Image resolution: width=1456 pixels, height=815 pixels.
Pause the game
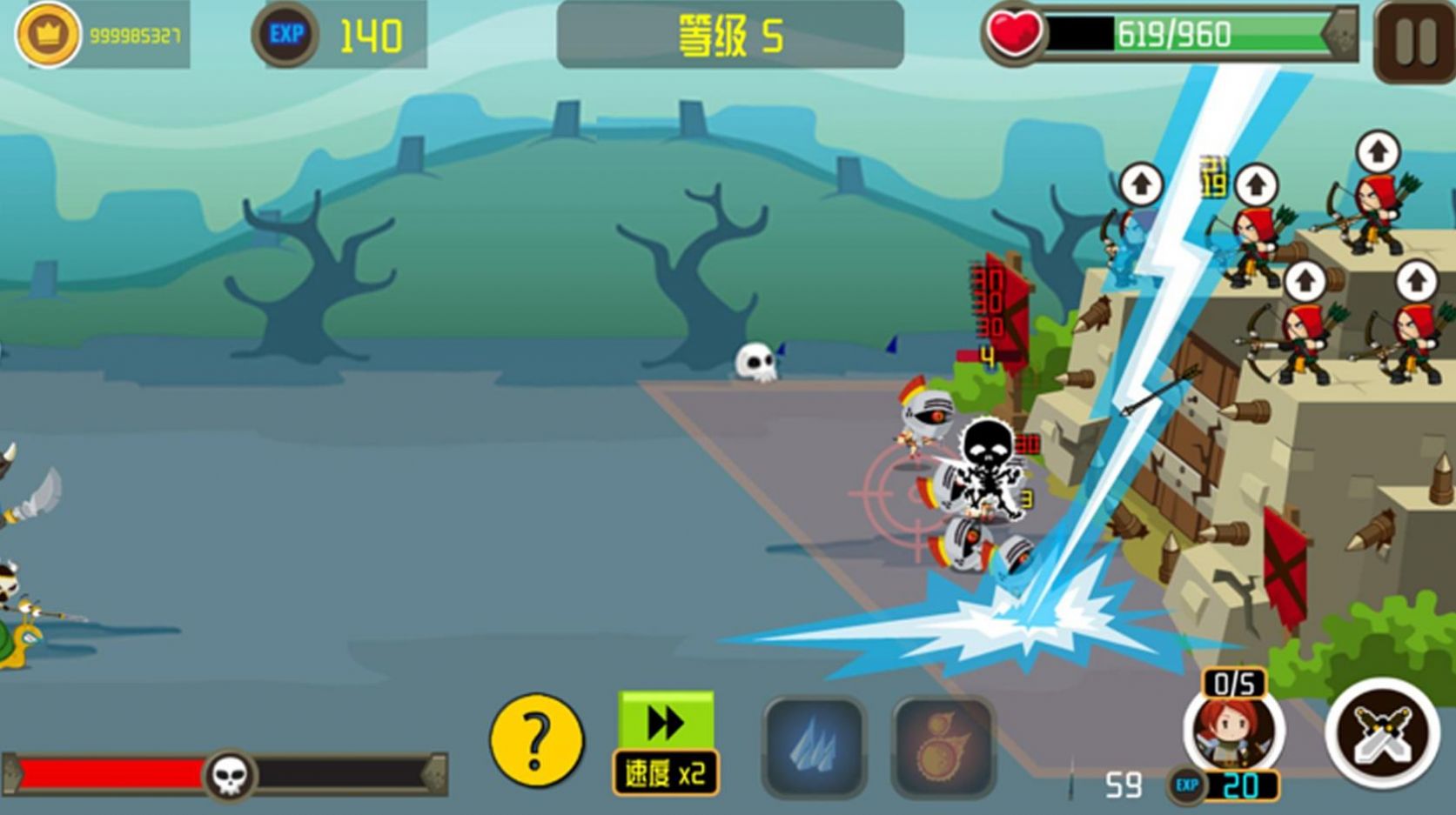[x=1415, y=41]
